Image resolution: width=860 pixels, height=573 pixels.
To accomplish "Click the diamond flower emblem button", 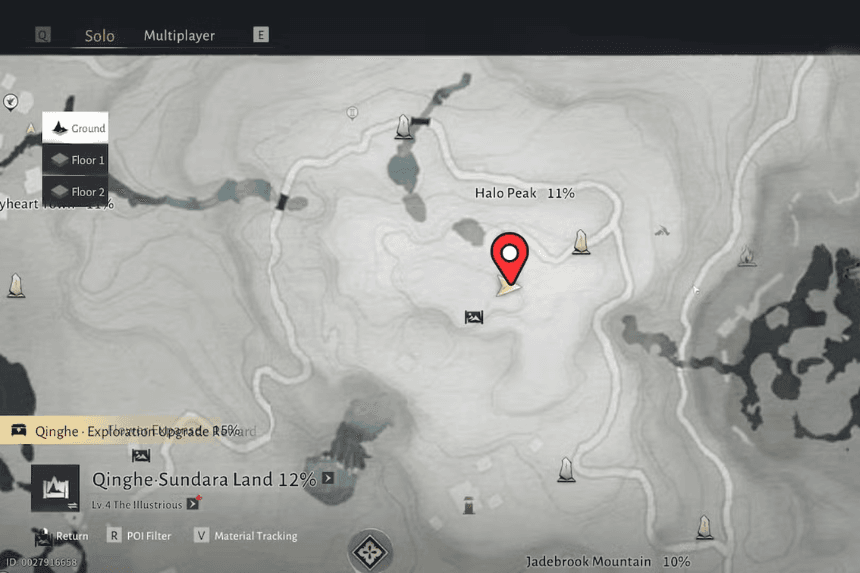I will 370,551.
